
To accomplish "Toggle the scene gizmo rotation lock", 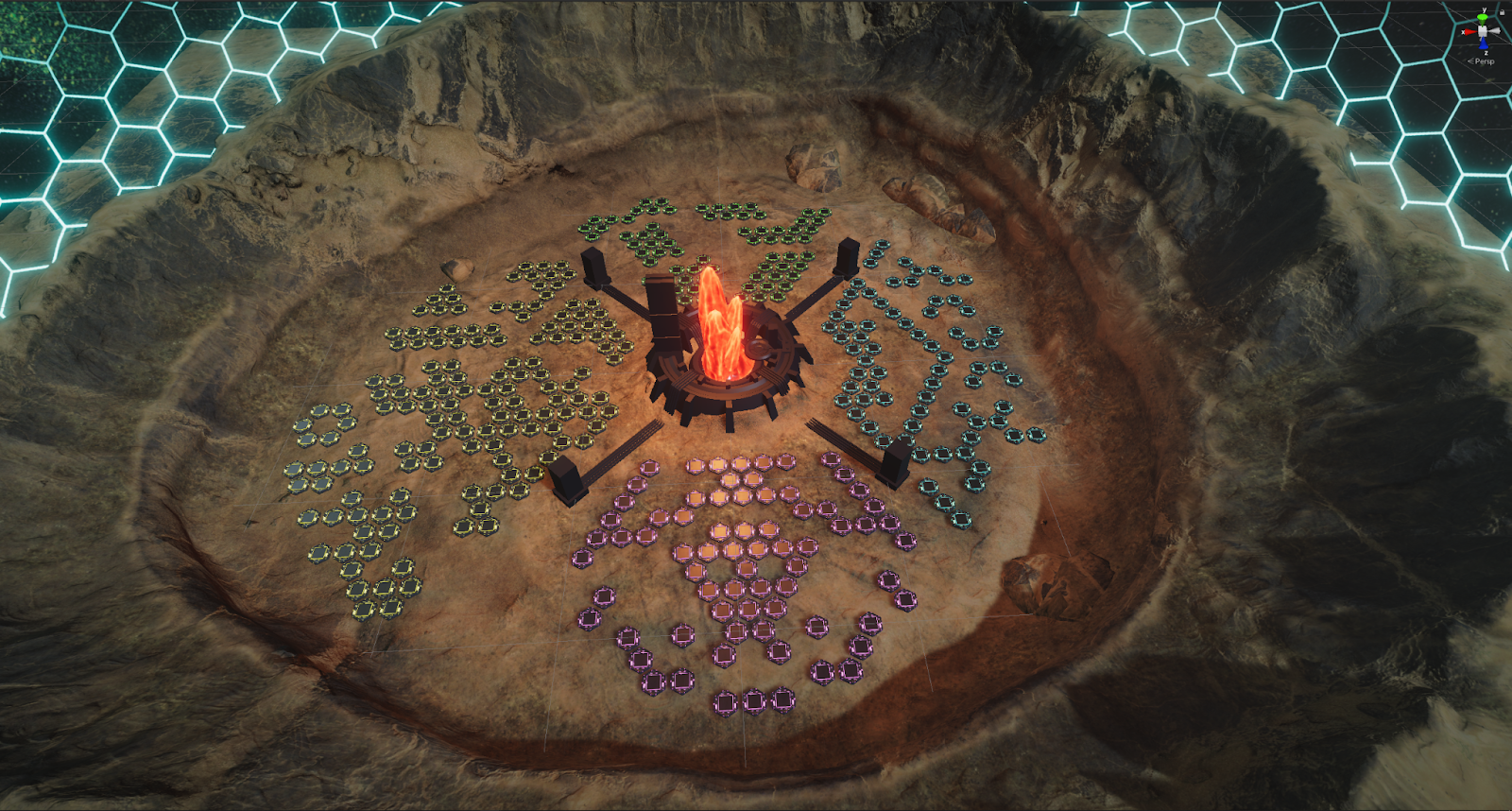I will coord(1502,12).
